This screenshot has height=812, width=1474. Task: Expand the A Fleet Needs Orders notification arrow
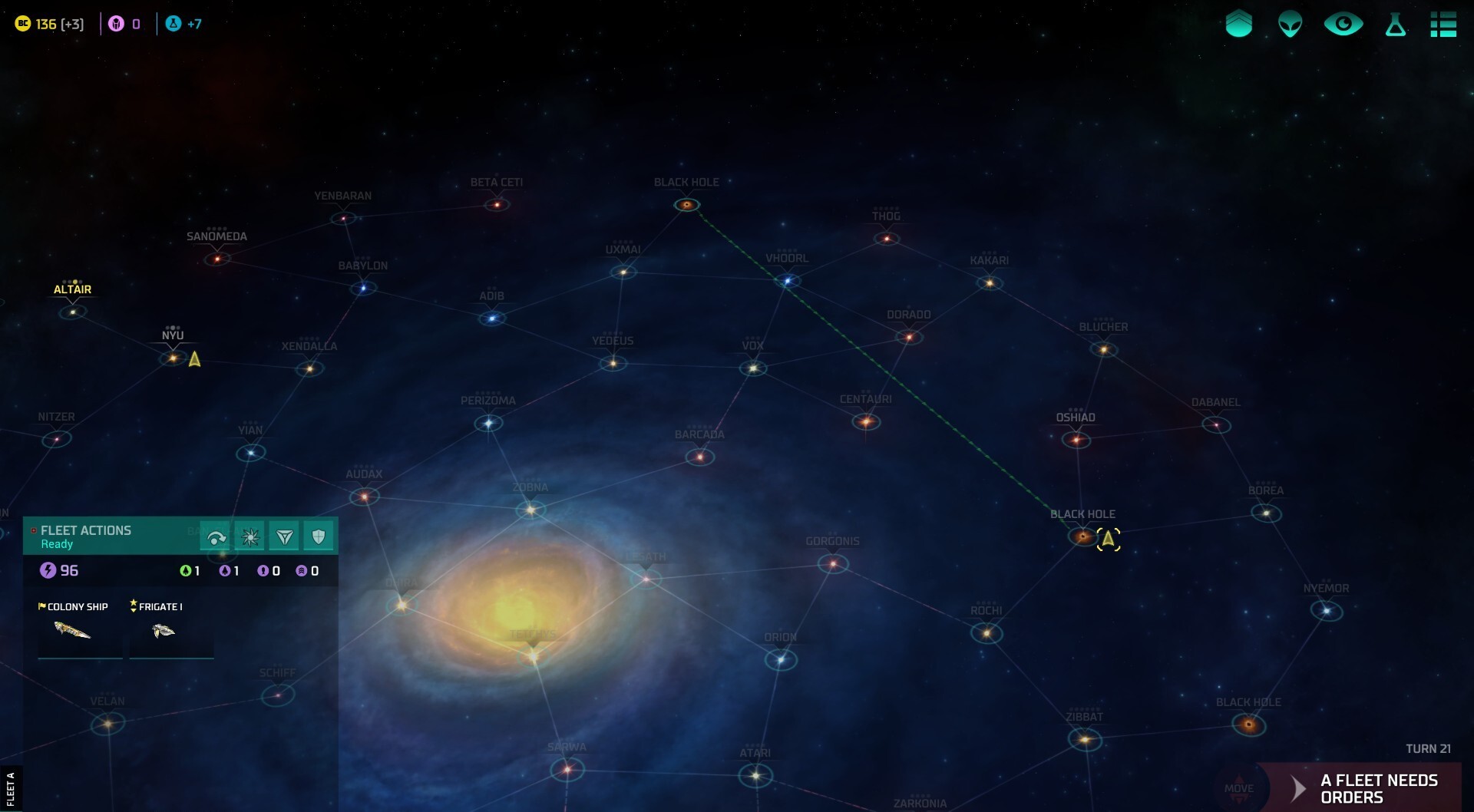point(1297,787)
